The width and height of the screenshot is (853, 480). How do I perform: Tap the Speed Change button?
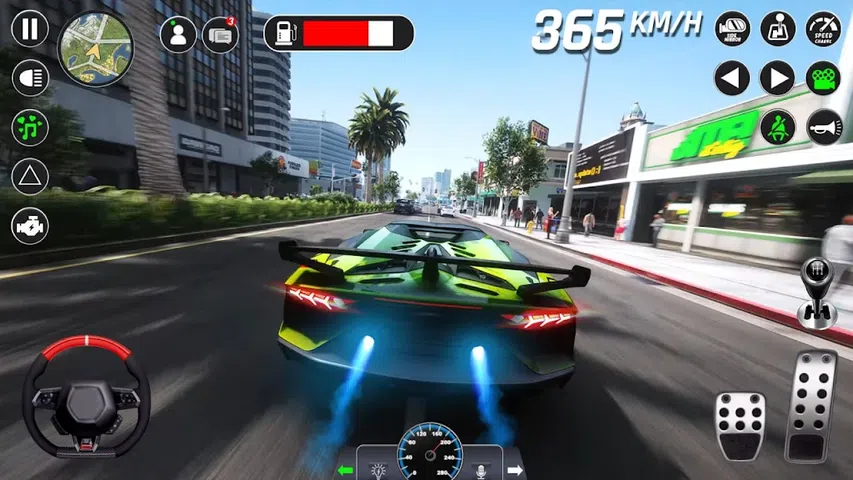click(824, 28)
